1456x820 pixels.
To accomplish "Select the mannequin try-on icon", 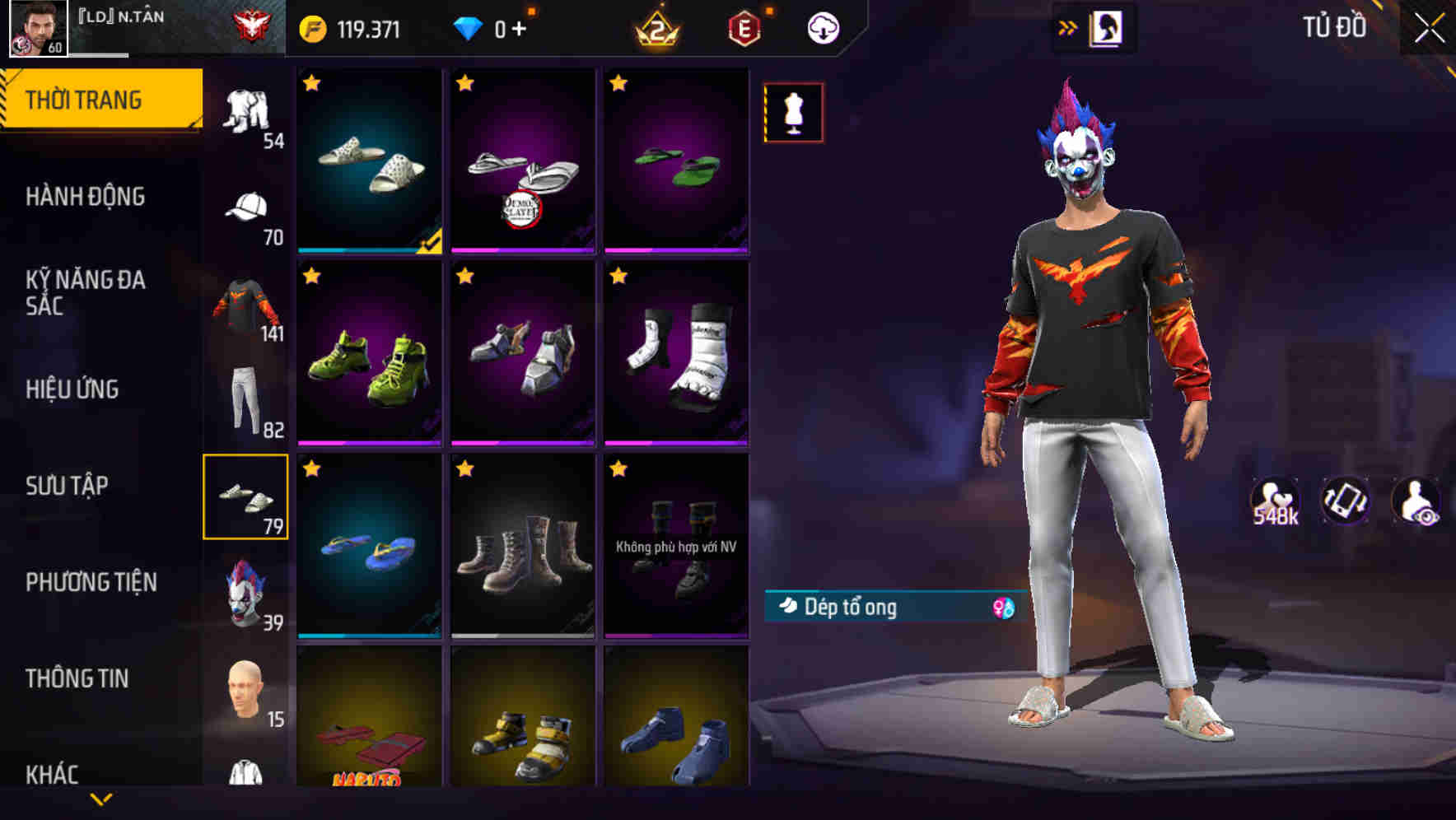I will 792,113.
